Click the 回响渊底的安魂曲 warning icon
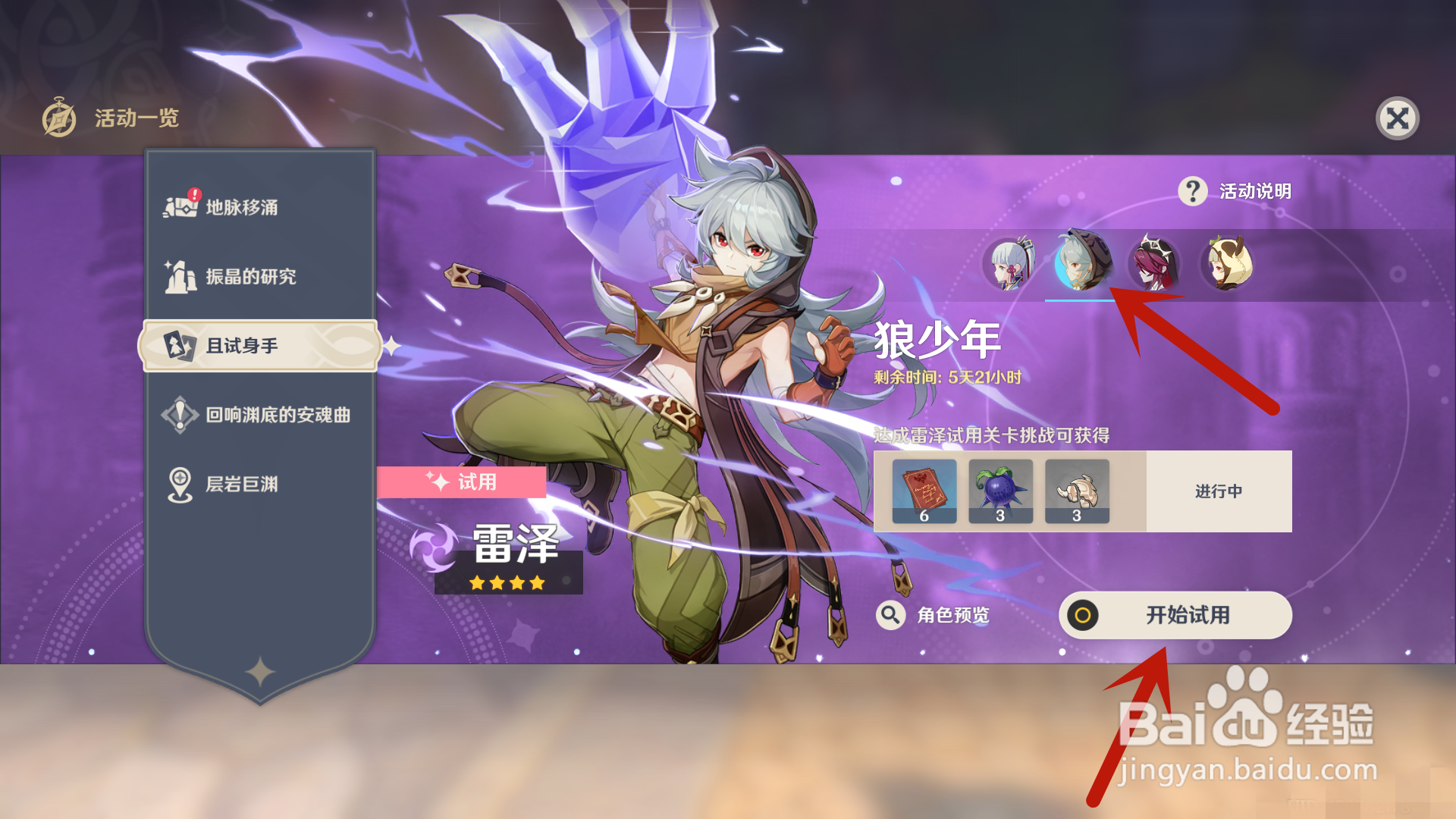Image resolution: width=1456 pixels, height=819 pixels. coord(180,414)
